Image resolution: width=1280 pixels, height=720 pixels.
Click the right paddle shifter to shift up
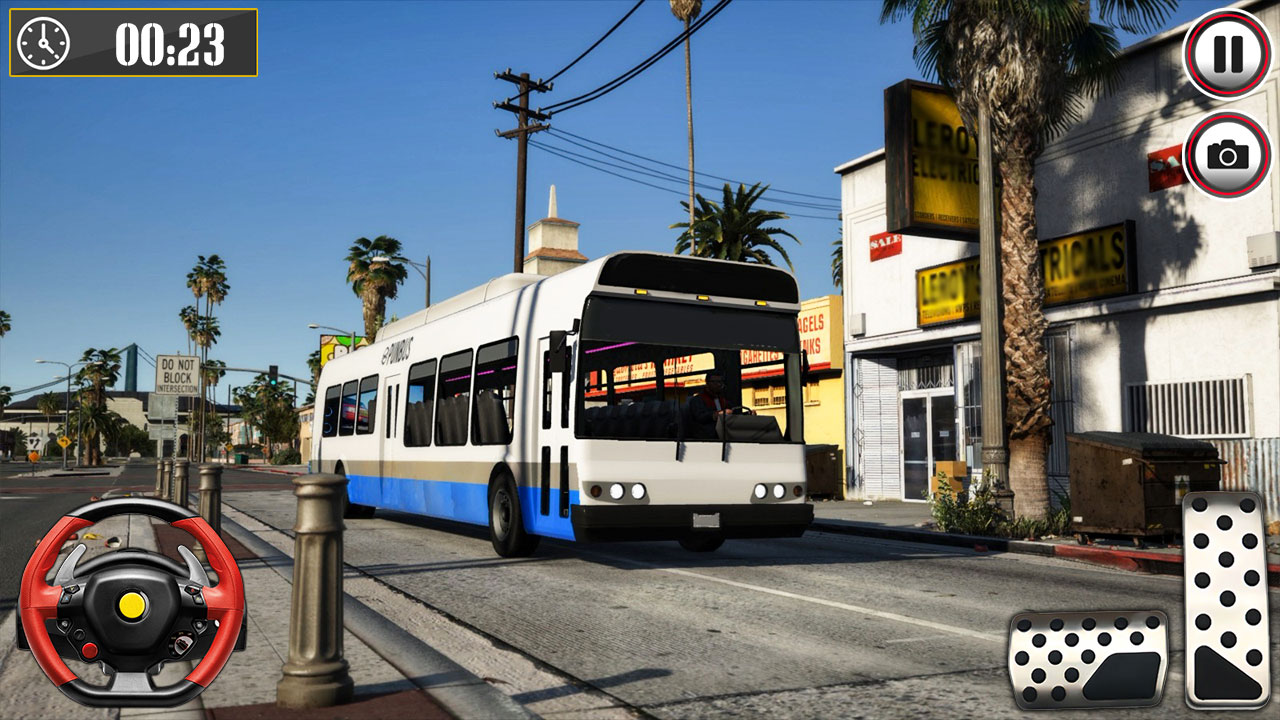194,561
